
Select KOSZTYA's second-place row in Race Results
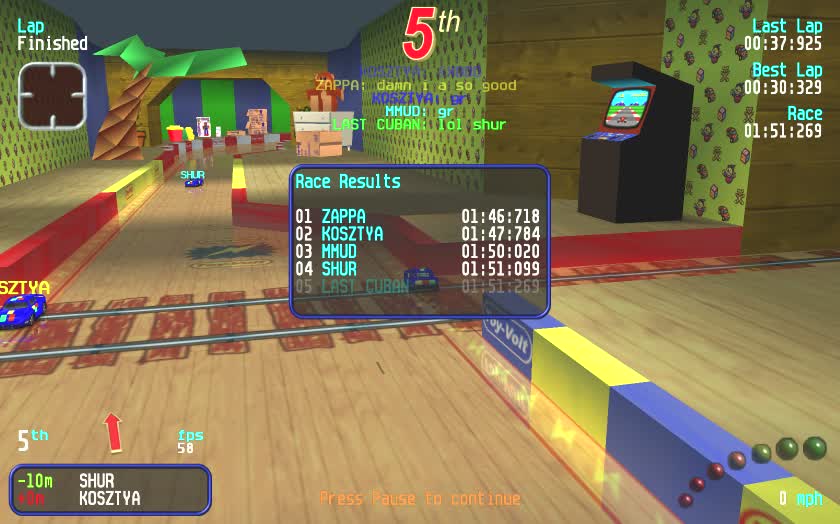(x=417, y=234)
